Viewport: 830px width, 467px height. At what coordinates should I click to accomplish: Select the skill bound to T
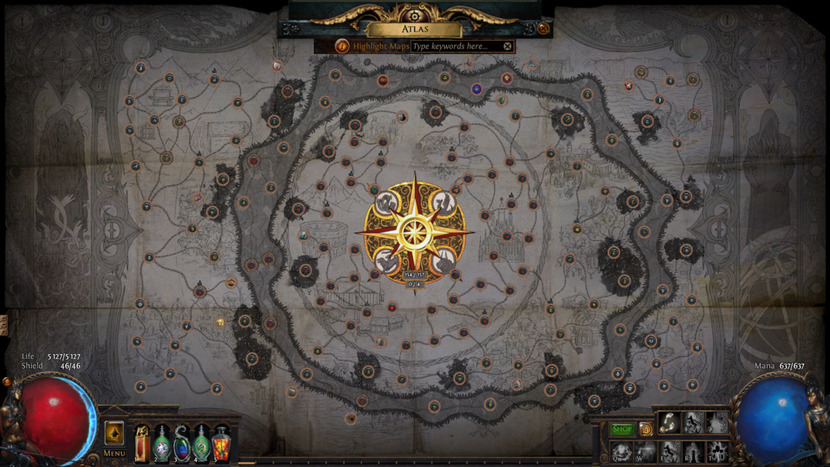click(717, 449)
